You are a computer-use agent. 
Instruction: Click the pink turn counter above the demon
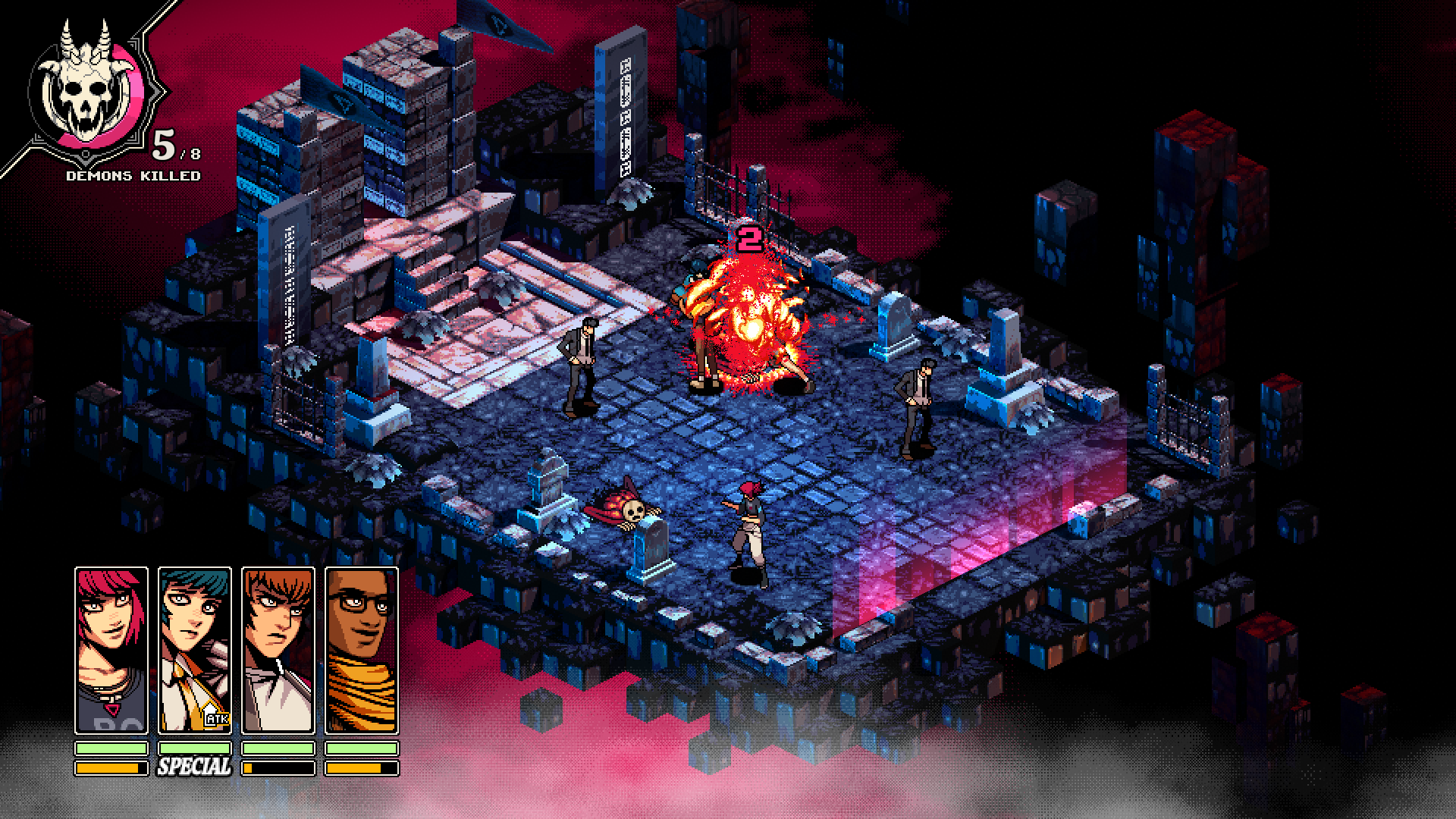click(752, 239)
